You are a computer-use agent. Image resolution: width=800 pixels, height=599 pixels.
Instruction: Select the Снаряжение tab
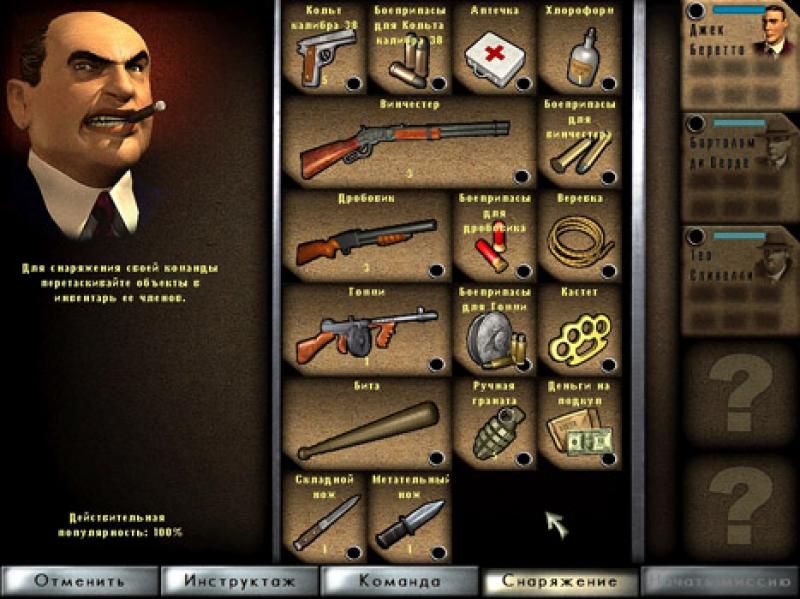[x=558, y=581]
